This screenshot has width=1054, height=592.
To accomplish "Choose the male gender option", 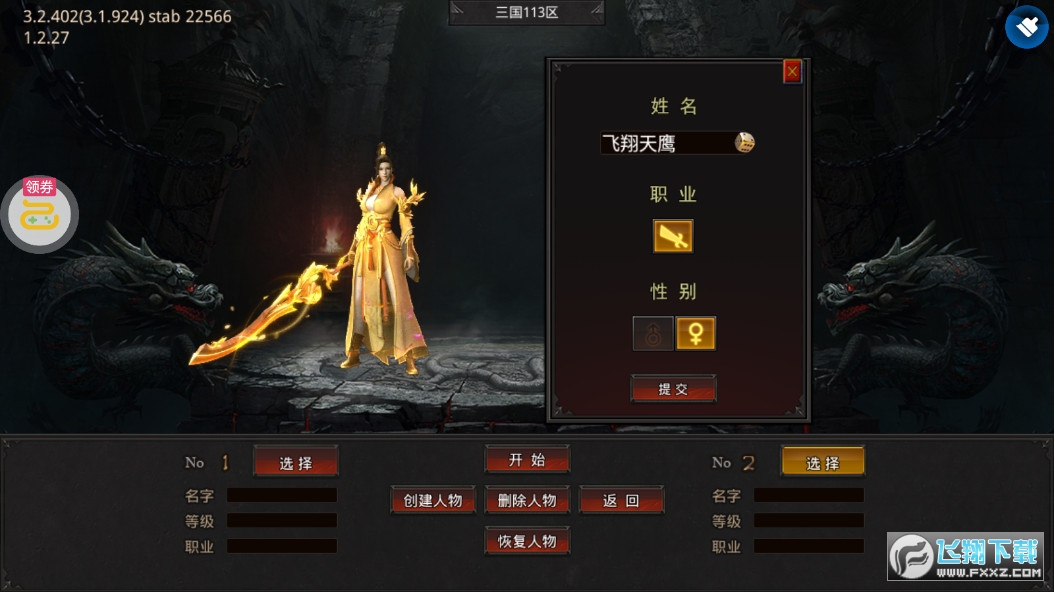I will click(653, 333).
